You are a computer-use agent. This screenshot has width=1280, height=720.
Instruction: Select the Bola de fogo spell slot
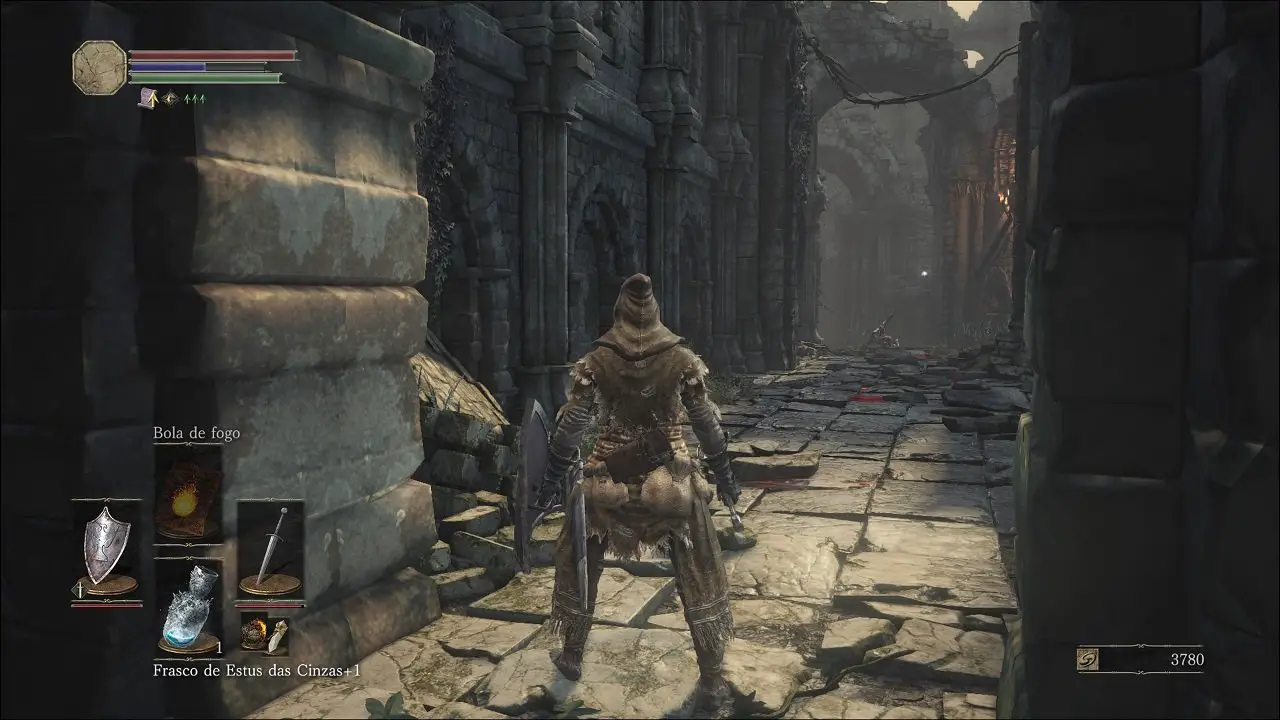coord(188,494)
